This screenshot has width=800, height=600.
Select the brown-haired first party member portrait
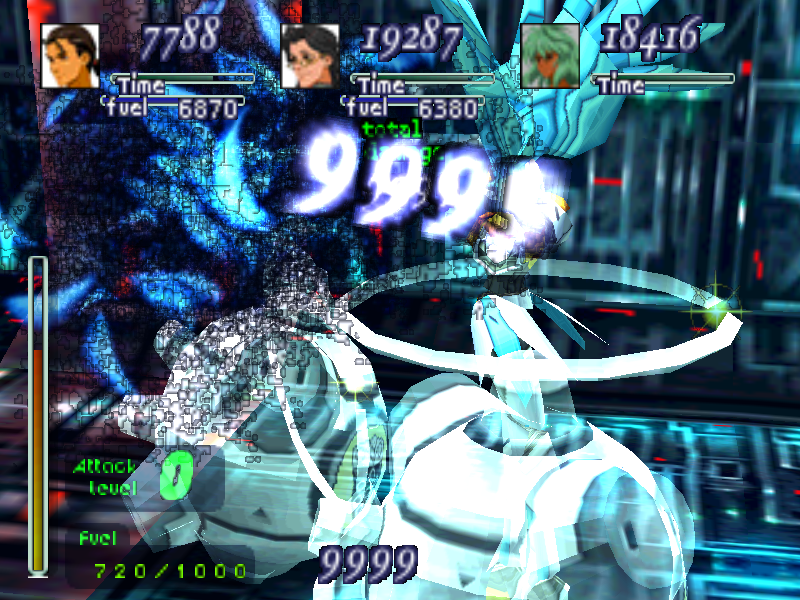point(70,55)
